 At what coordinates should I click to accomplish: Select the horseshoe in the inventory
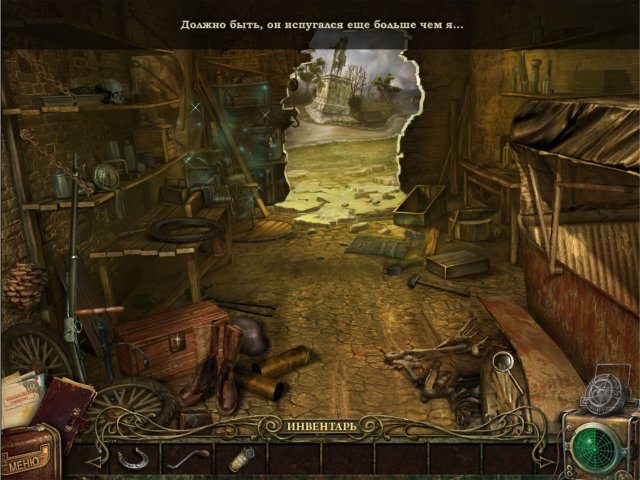[131, 458]
